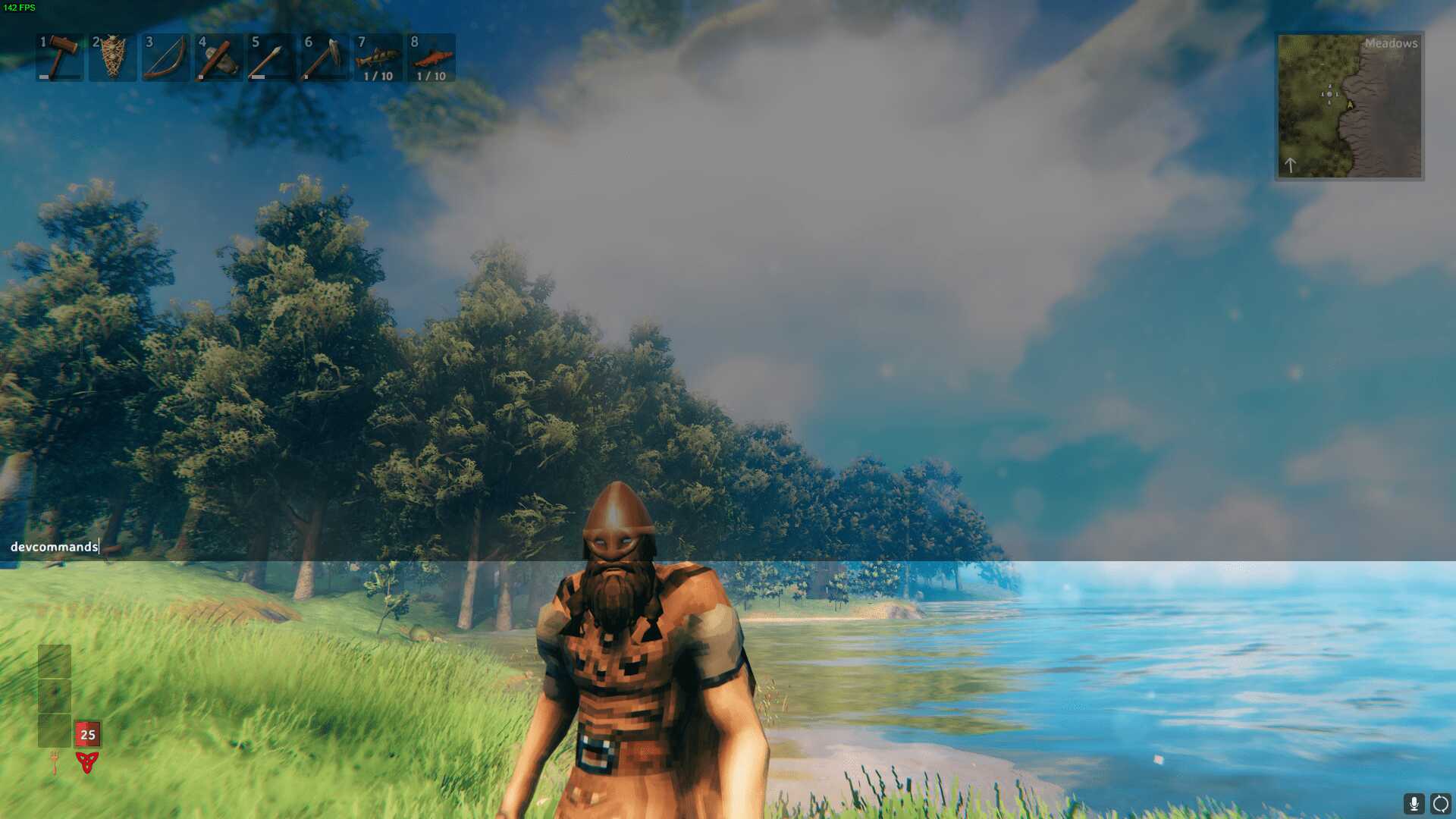The width and height of the screenshot is (1456, 819).
Task: Equip the shield in hotbar slot 2
Action: click(112, 58)
